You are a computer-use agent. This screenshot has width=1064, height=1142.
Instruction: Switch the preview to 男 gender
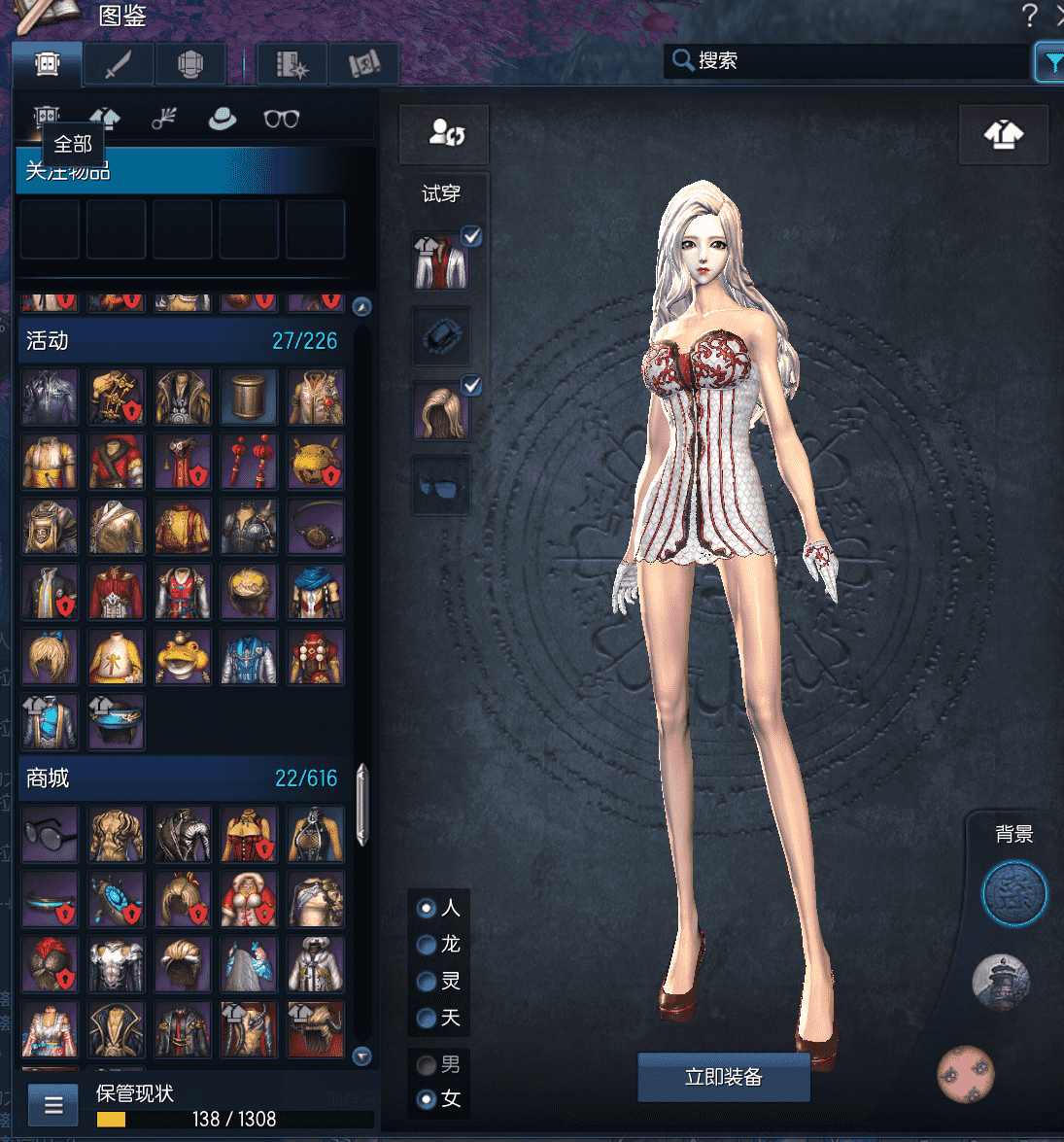click(427, 1065)
